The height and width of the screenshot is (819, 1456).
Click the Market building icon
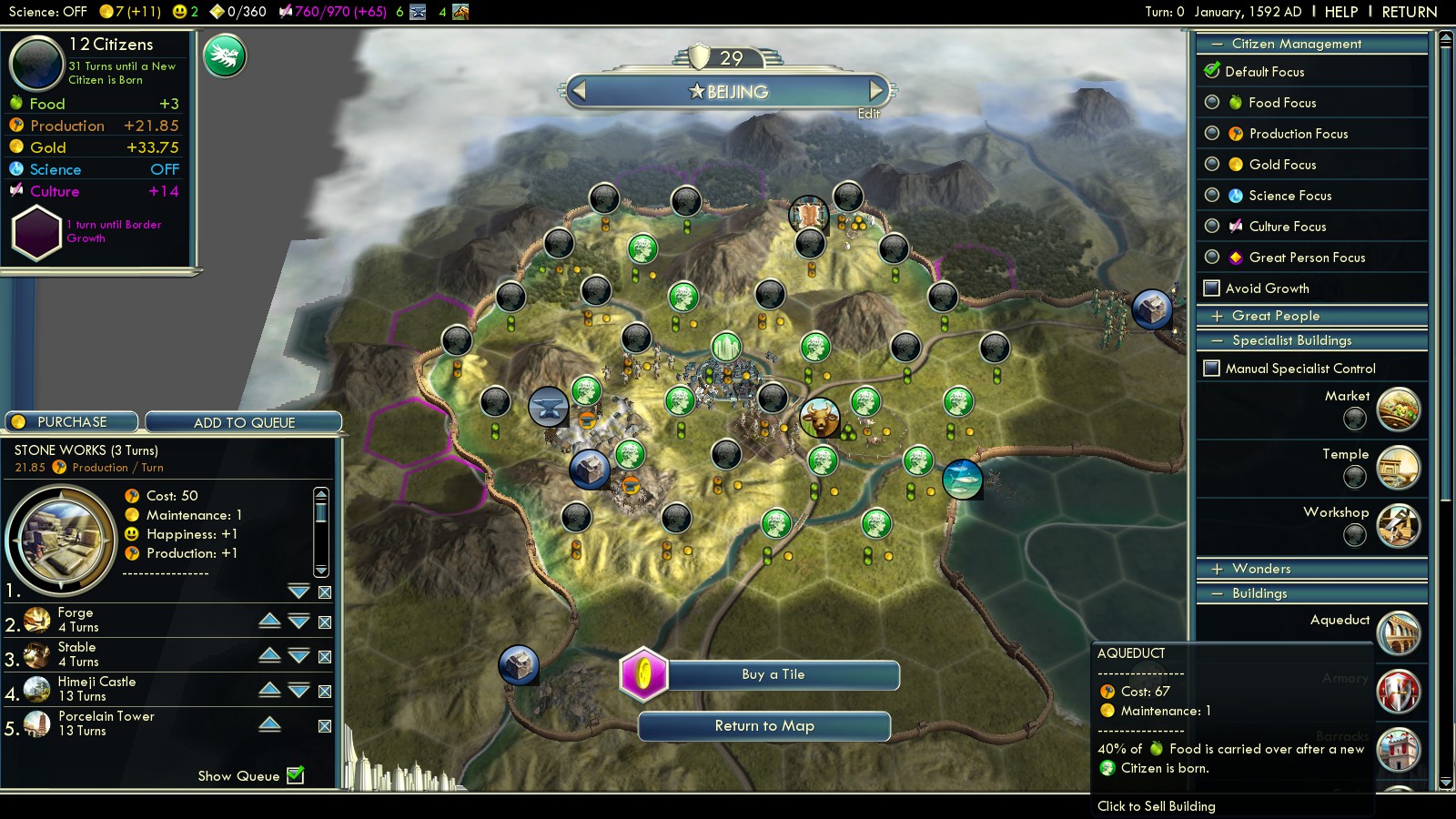tap(1398, 409)
